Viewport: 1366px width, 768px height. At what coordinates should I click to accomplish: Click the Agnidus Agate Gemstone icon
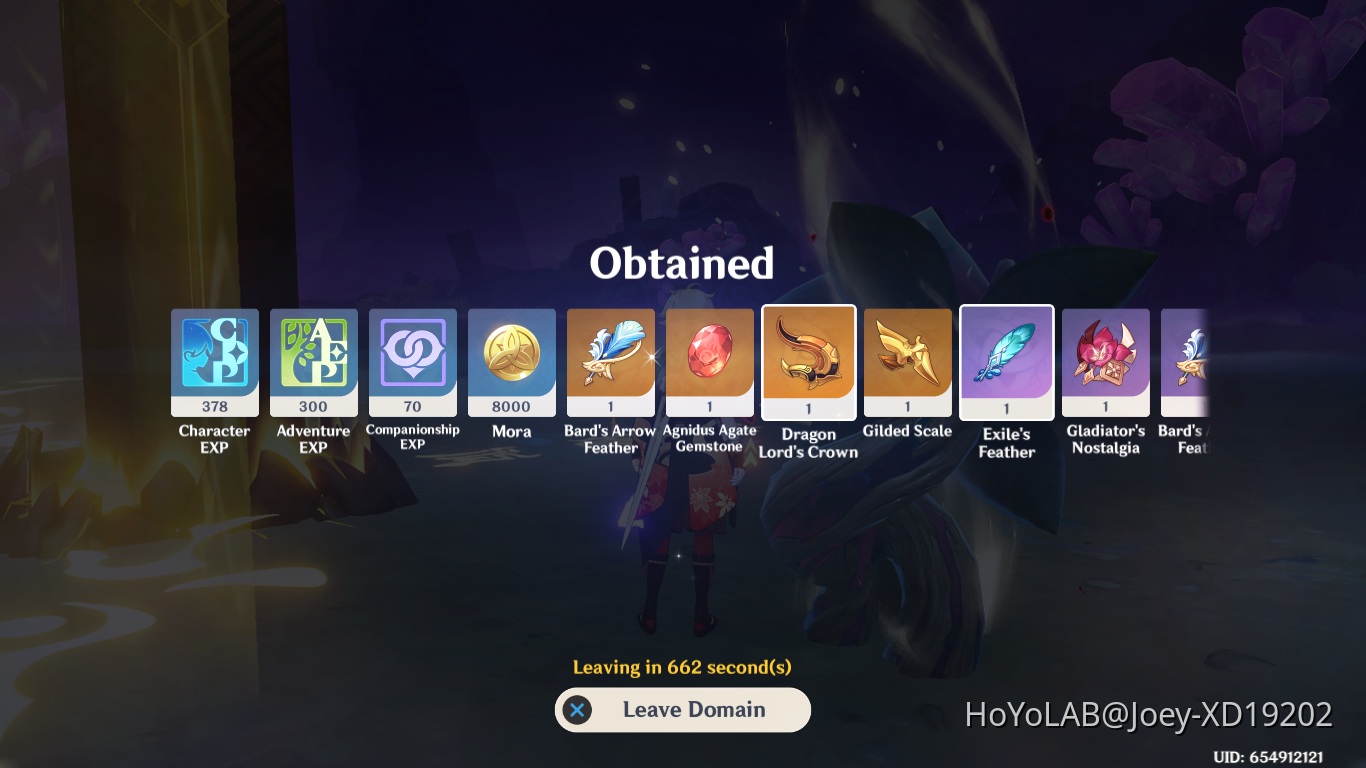click(x=709, y=362)
